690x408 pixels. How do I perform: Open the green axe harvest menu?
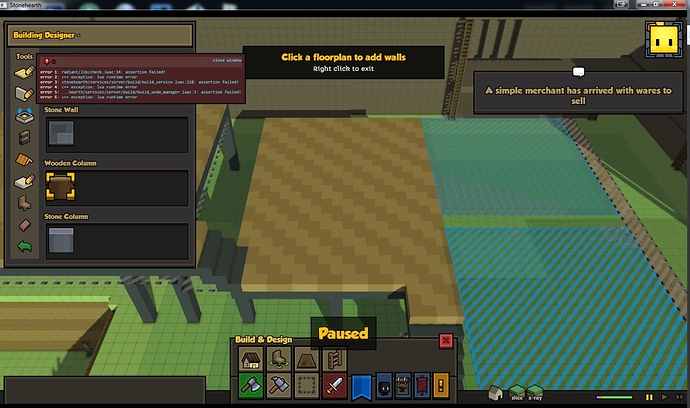click(251, 386)
